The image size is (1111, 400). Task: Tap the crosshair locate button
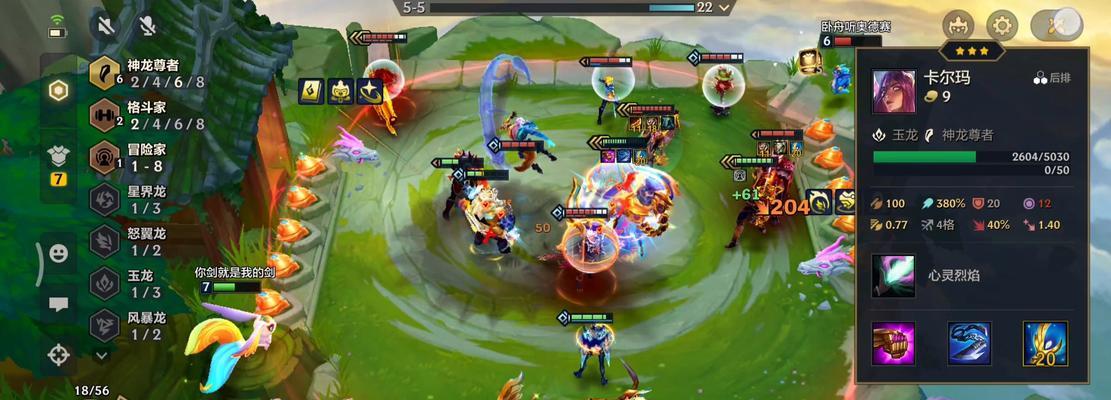click(59, 354)
